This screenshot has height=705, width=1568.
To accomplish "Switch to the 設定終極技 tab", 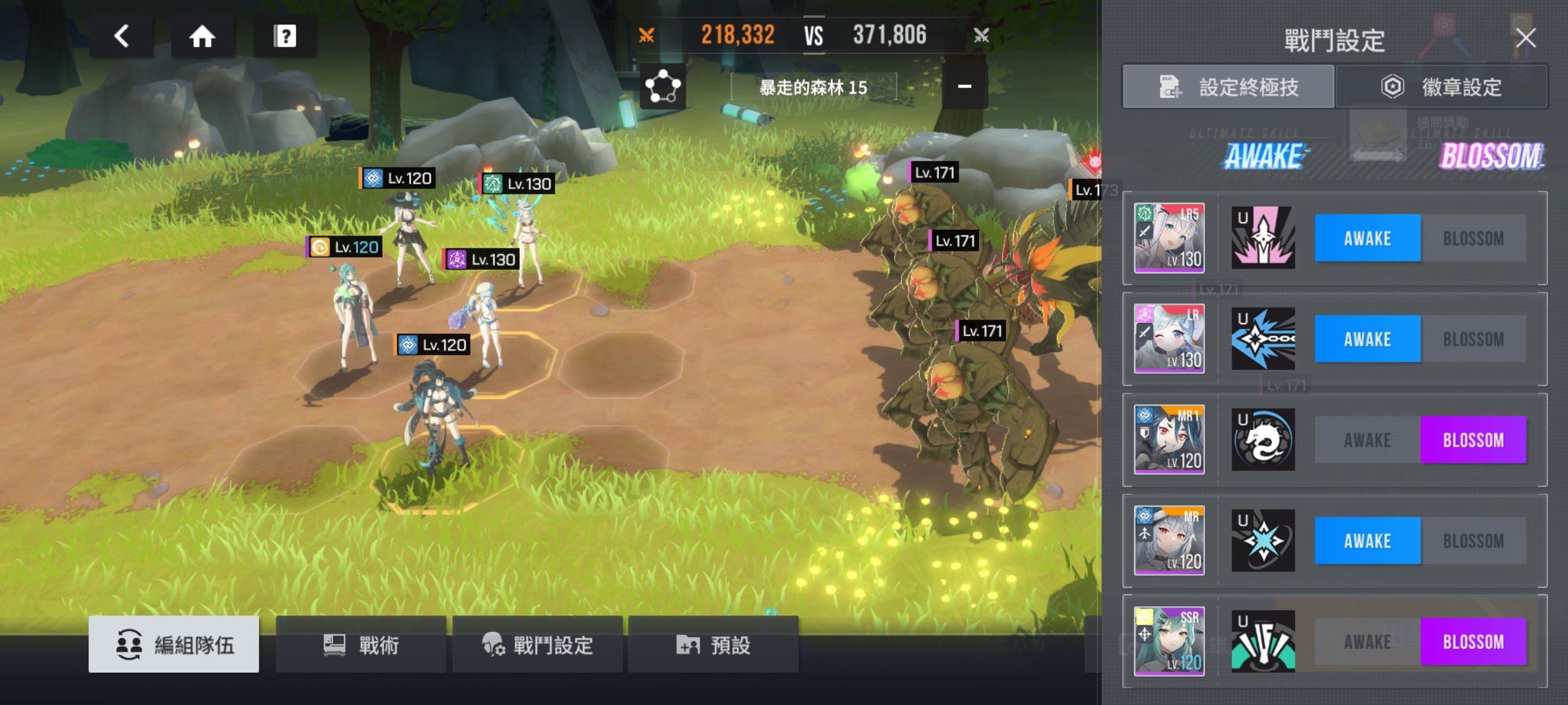I will (x=1229, y=87).
